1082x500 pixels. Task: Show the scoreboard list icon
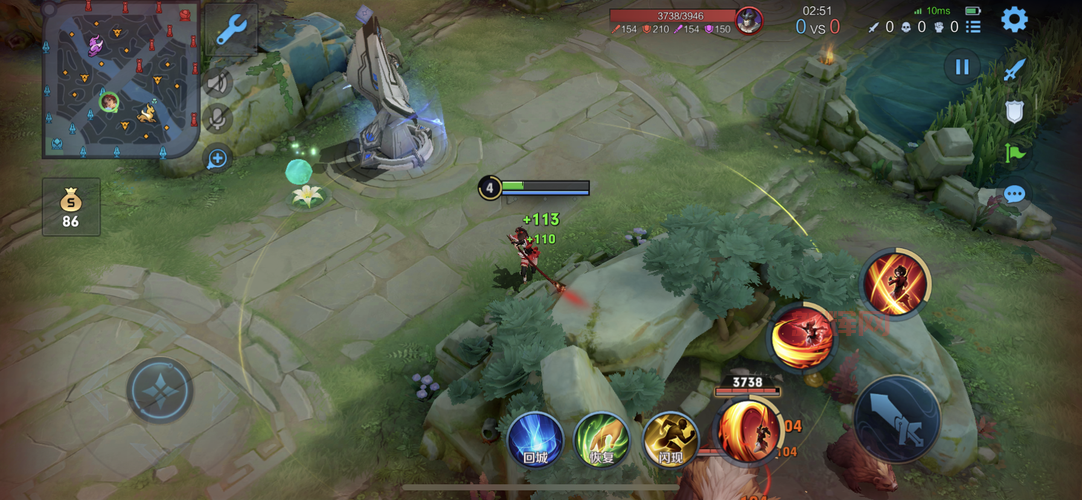tap(974, 27)
